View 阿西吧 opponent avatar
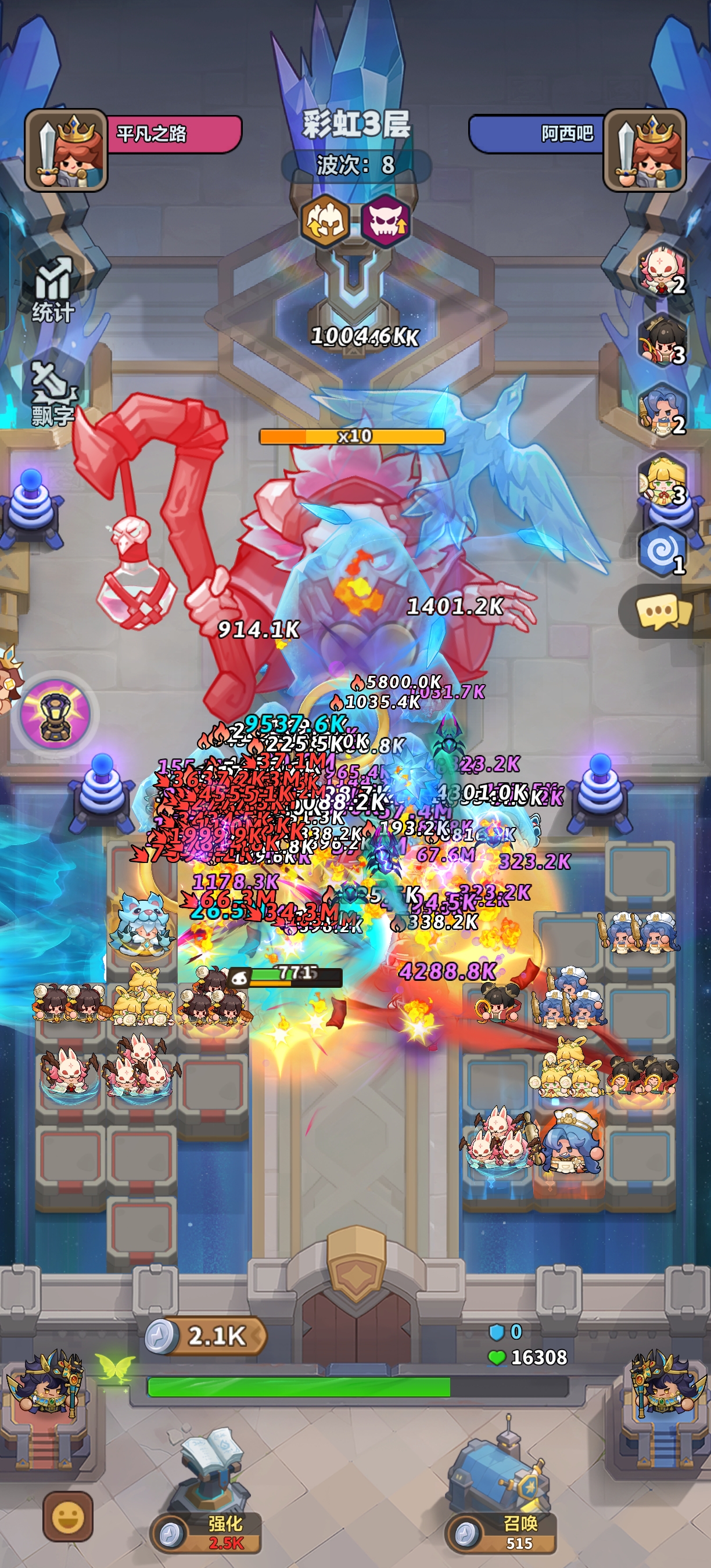 coord(645,150)
